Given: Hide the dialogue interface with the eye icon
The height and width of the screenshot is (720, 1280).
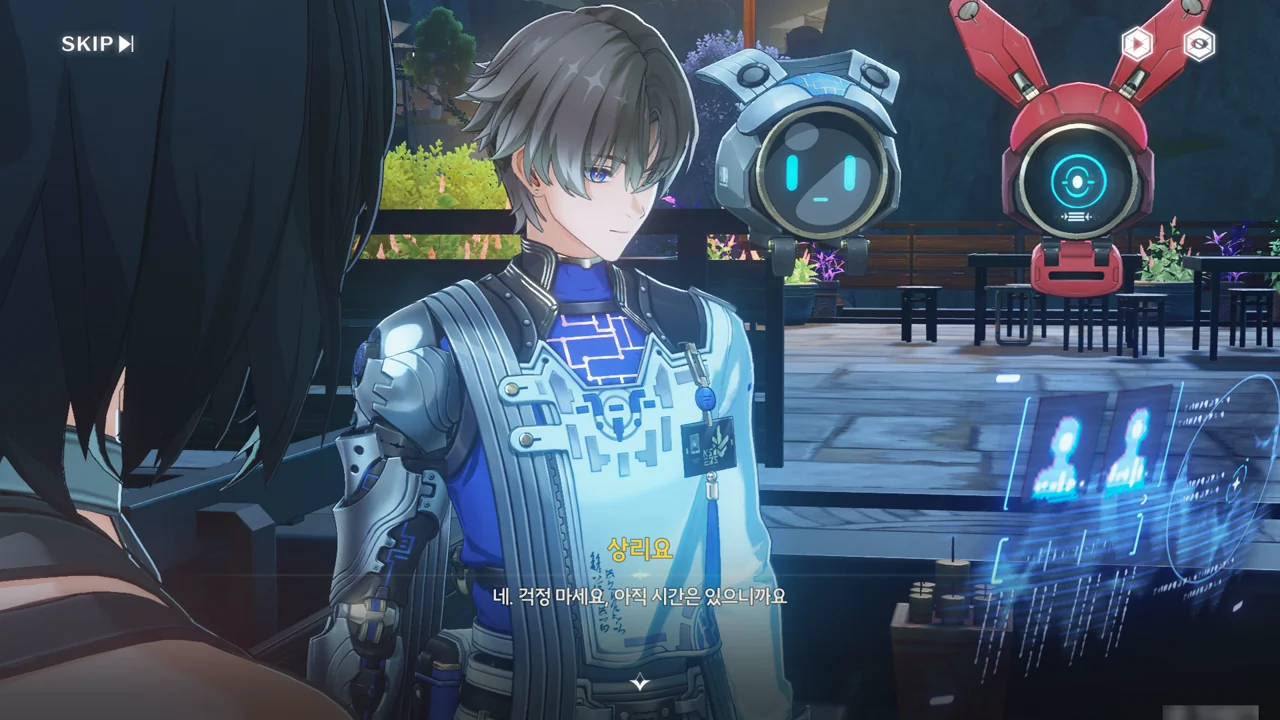Looking at the screenshot, I should pyautogui.click(x=1199, y=44).
